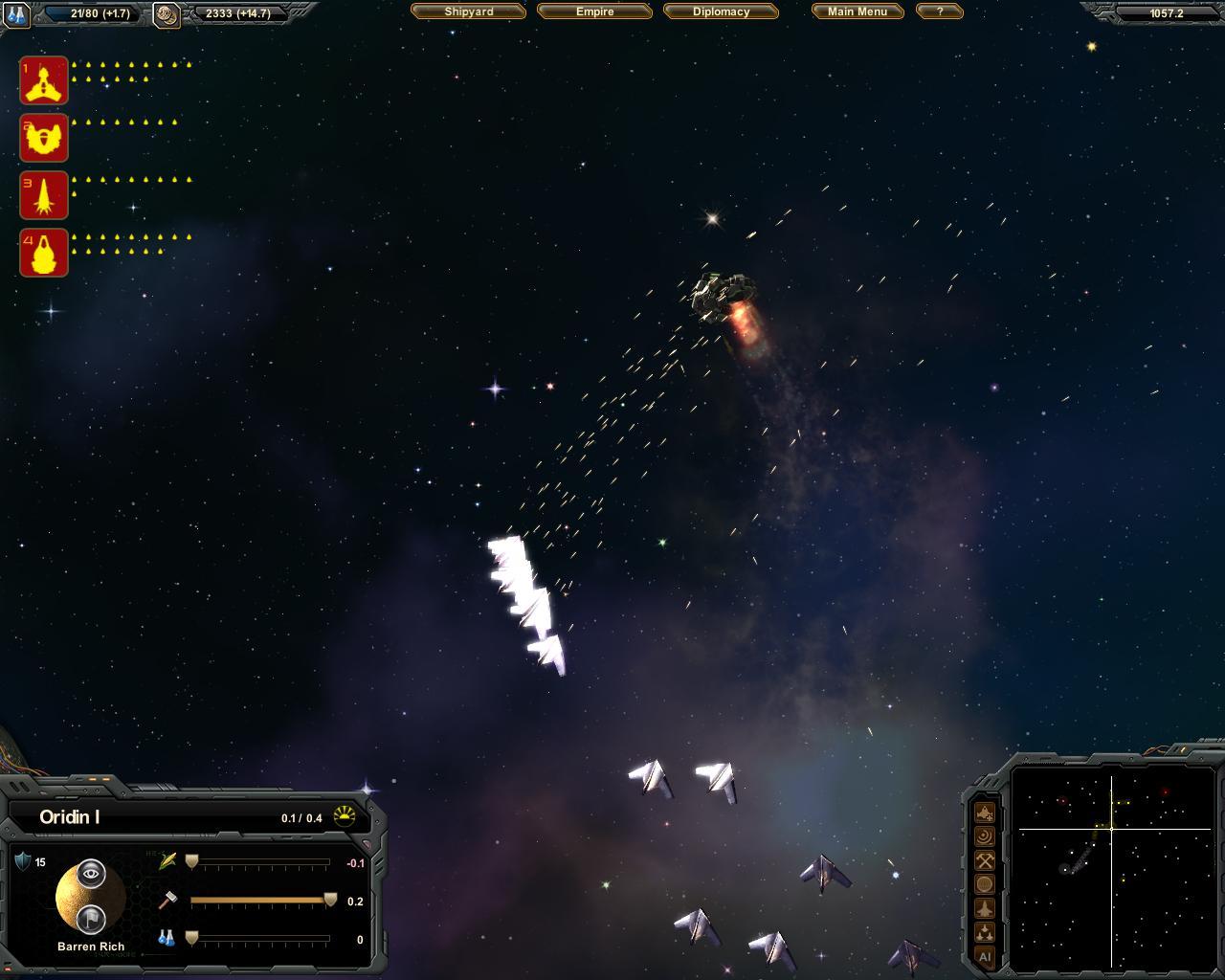Click the three-ship formation minimap button
1225x980 pixels.
984,932
